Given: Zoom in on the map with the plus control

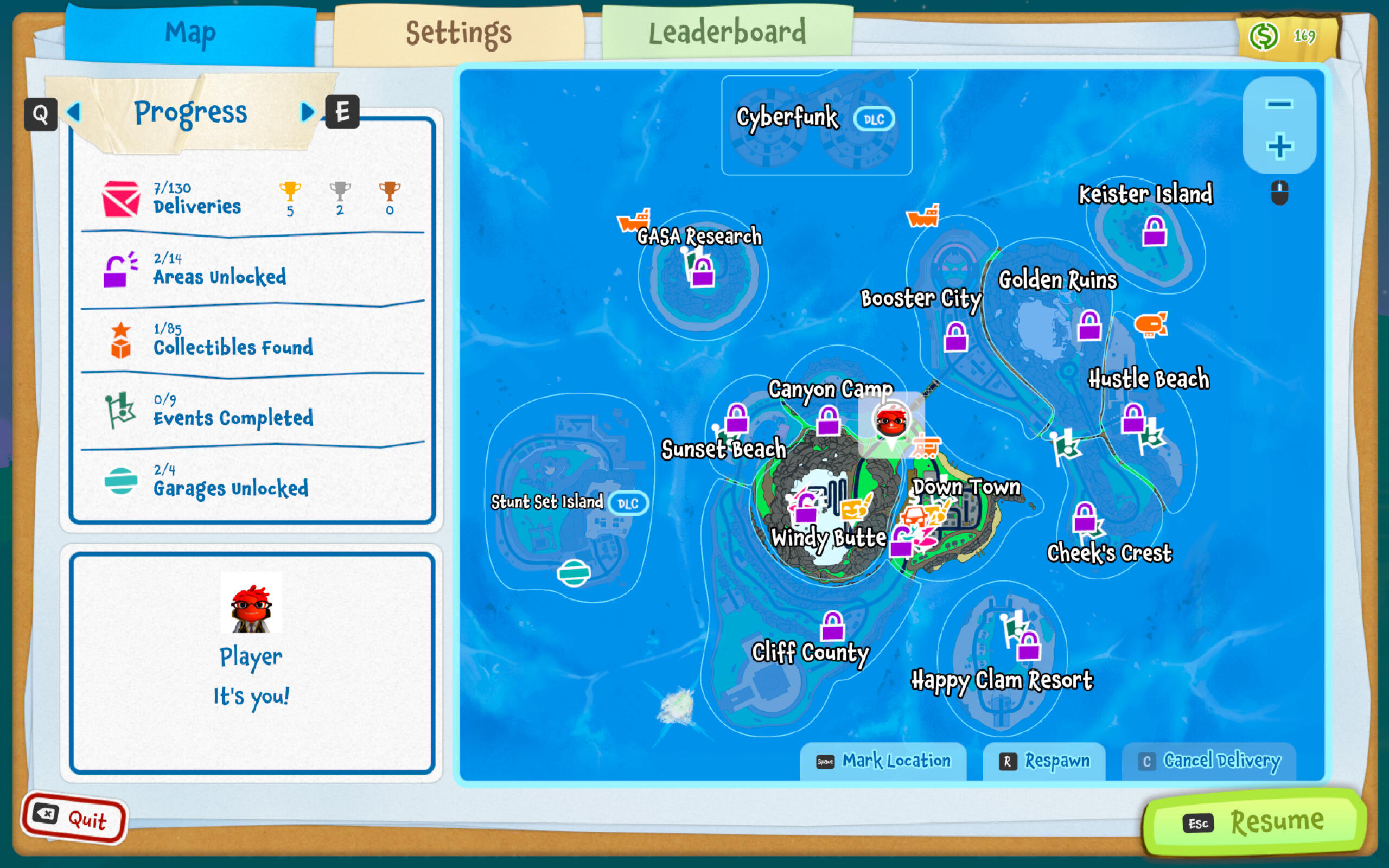Looking at the screenshot, I should point(1279,147).
